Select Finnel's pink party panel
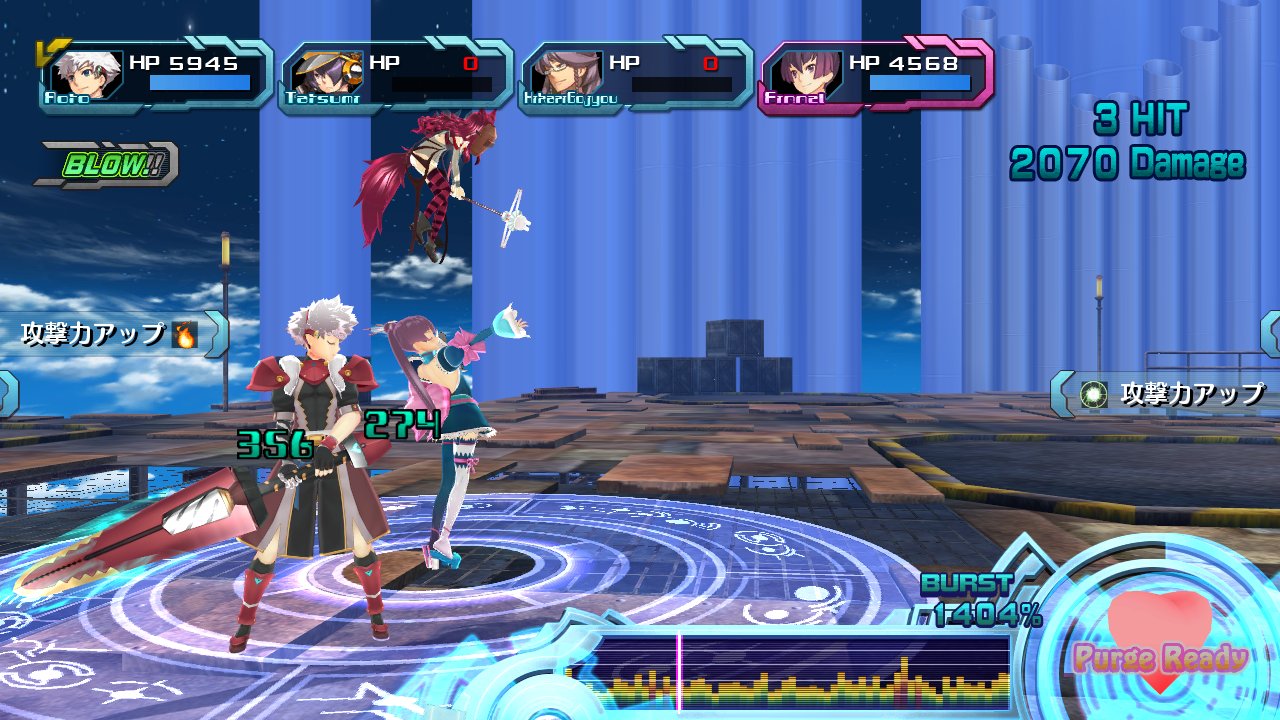The height and width of the screenshot is (720, 1280). click(876, 74)
